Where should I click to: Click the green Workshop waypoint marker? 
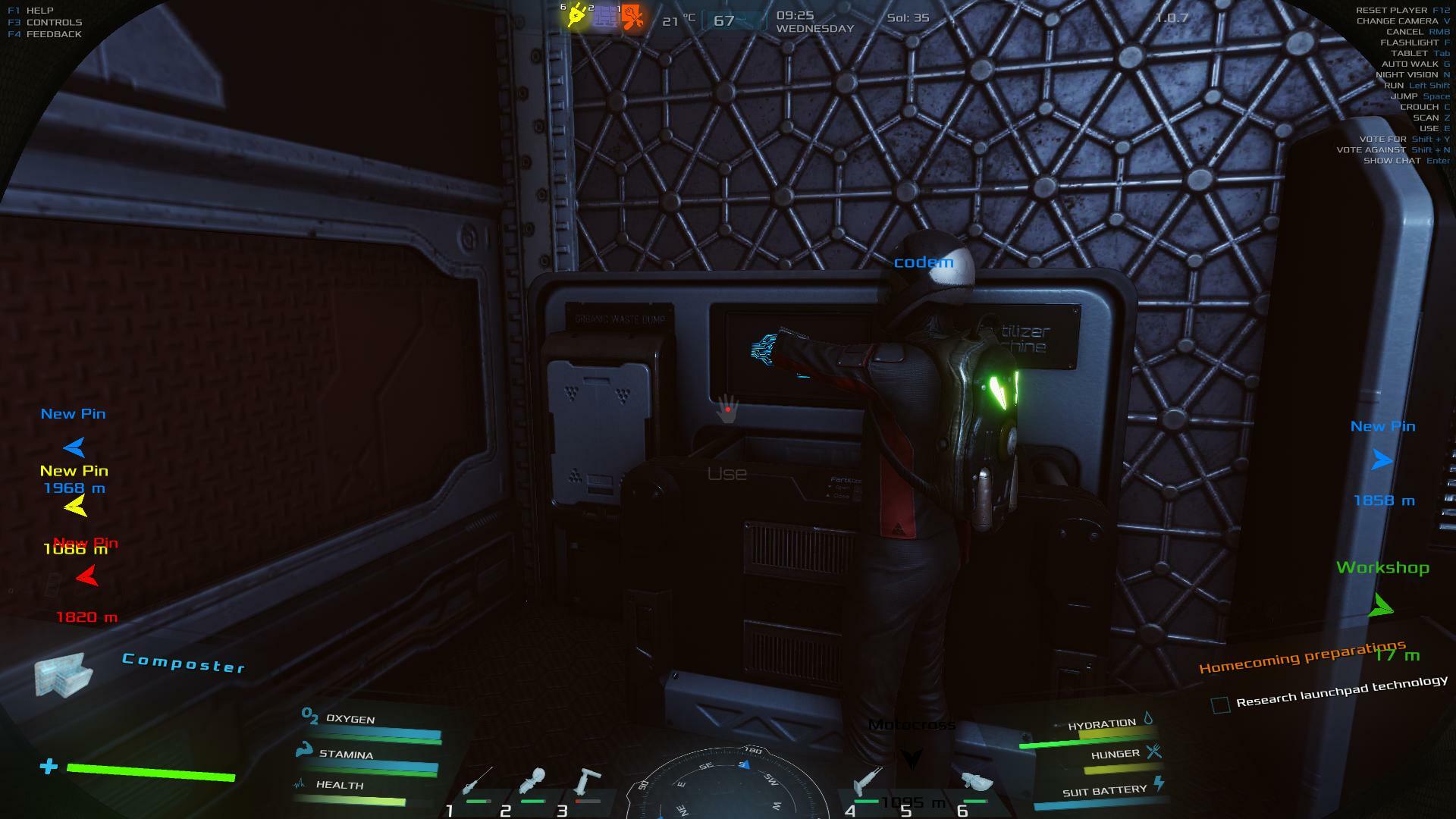[1381, 606]
